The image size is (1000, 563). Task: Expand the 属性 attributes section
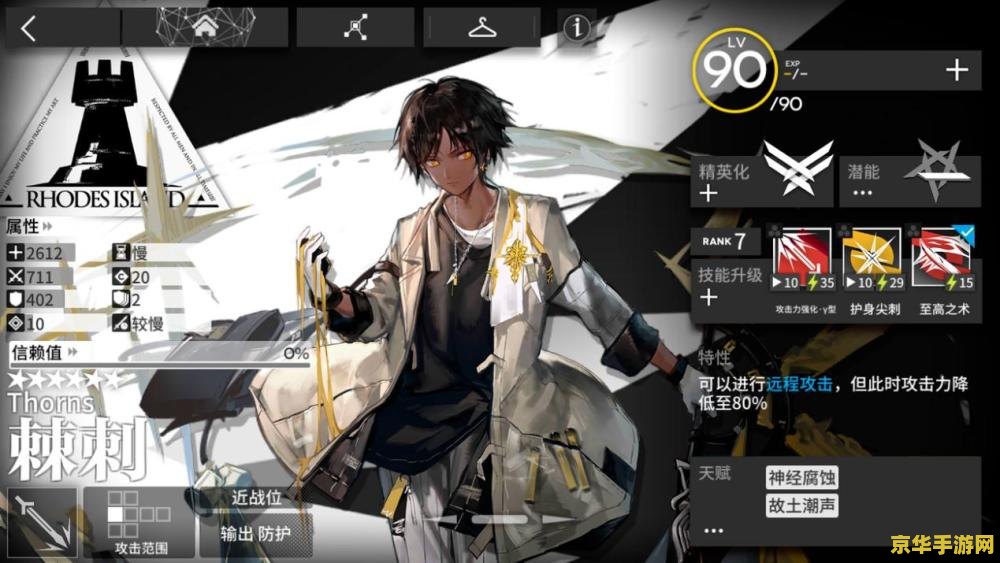point(30,227)
